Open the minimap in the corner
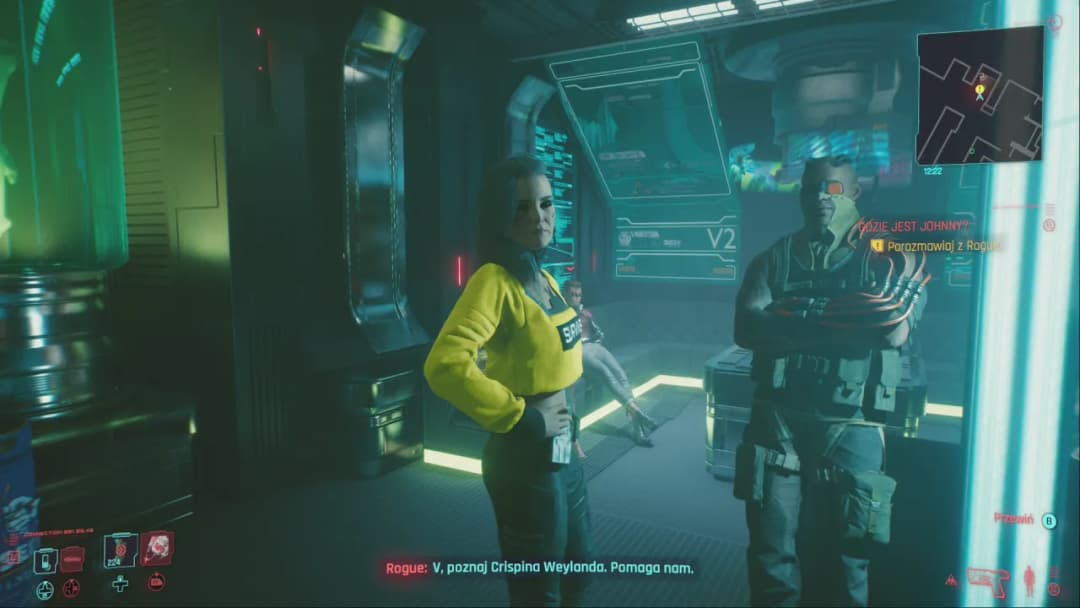Screen dimensions: 1080x608 click(x=979, y=95)
